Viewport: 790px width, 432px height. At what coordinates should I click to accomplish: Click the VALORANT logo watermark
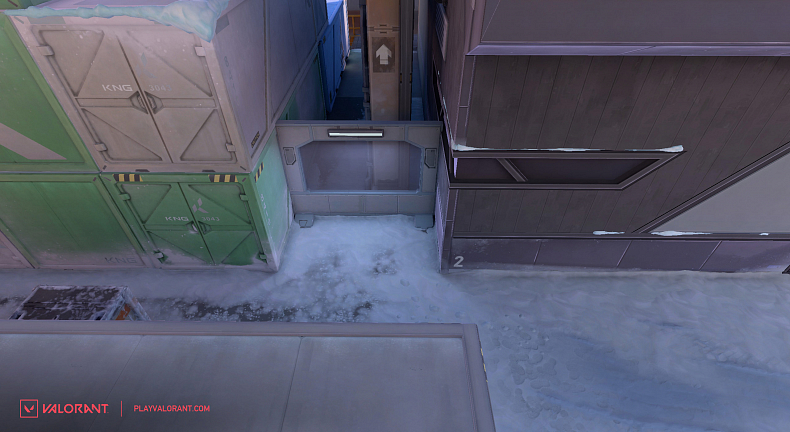coord(64,408)
